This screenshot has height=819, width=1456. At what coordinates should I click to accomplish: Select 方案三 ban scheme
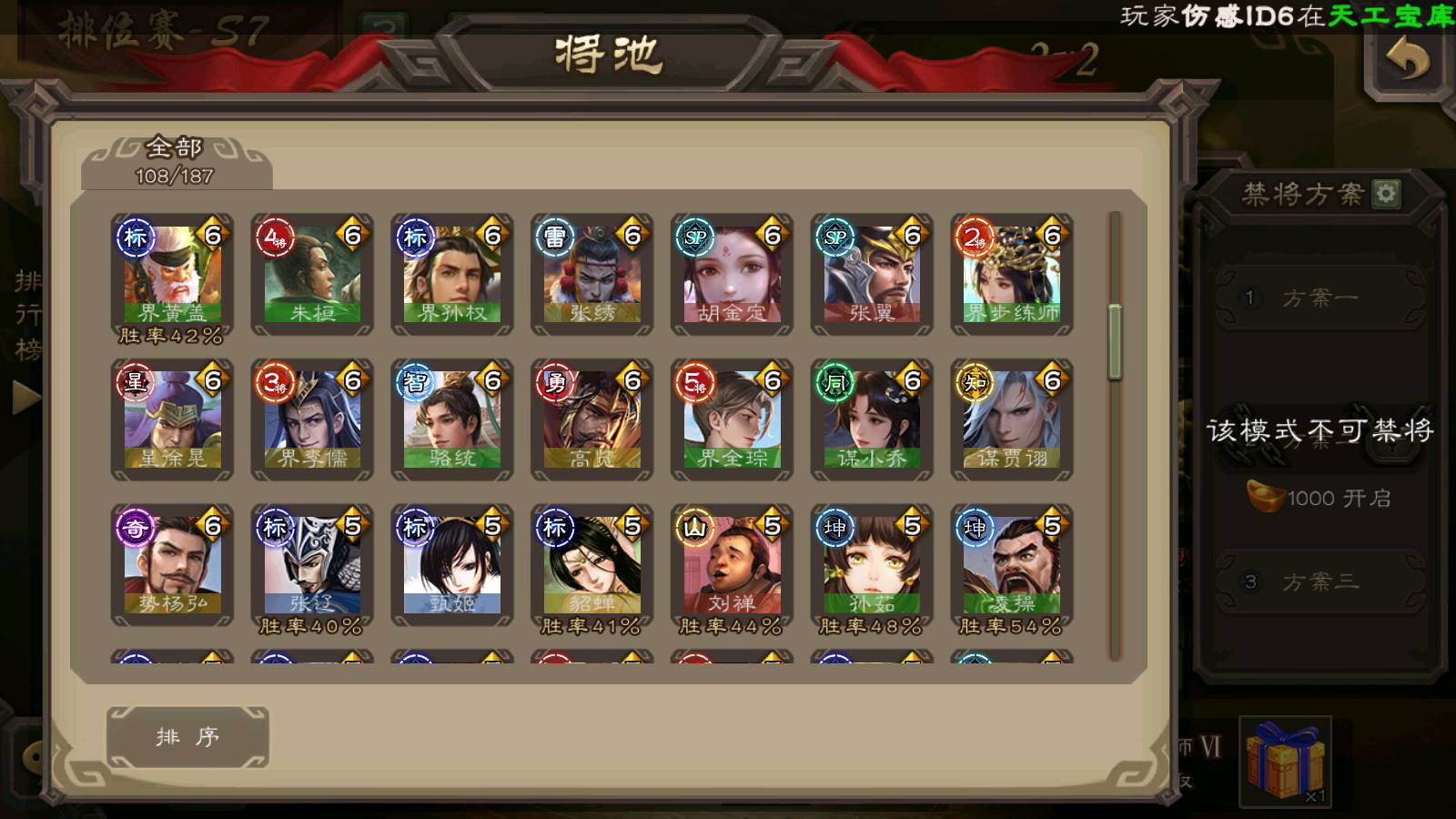click(x=1319, y=581)
